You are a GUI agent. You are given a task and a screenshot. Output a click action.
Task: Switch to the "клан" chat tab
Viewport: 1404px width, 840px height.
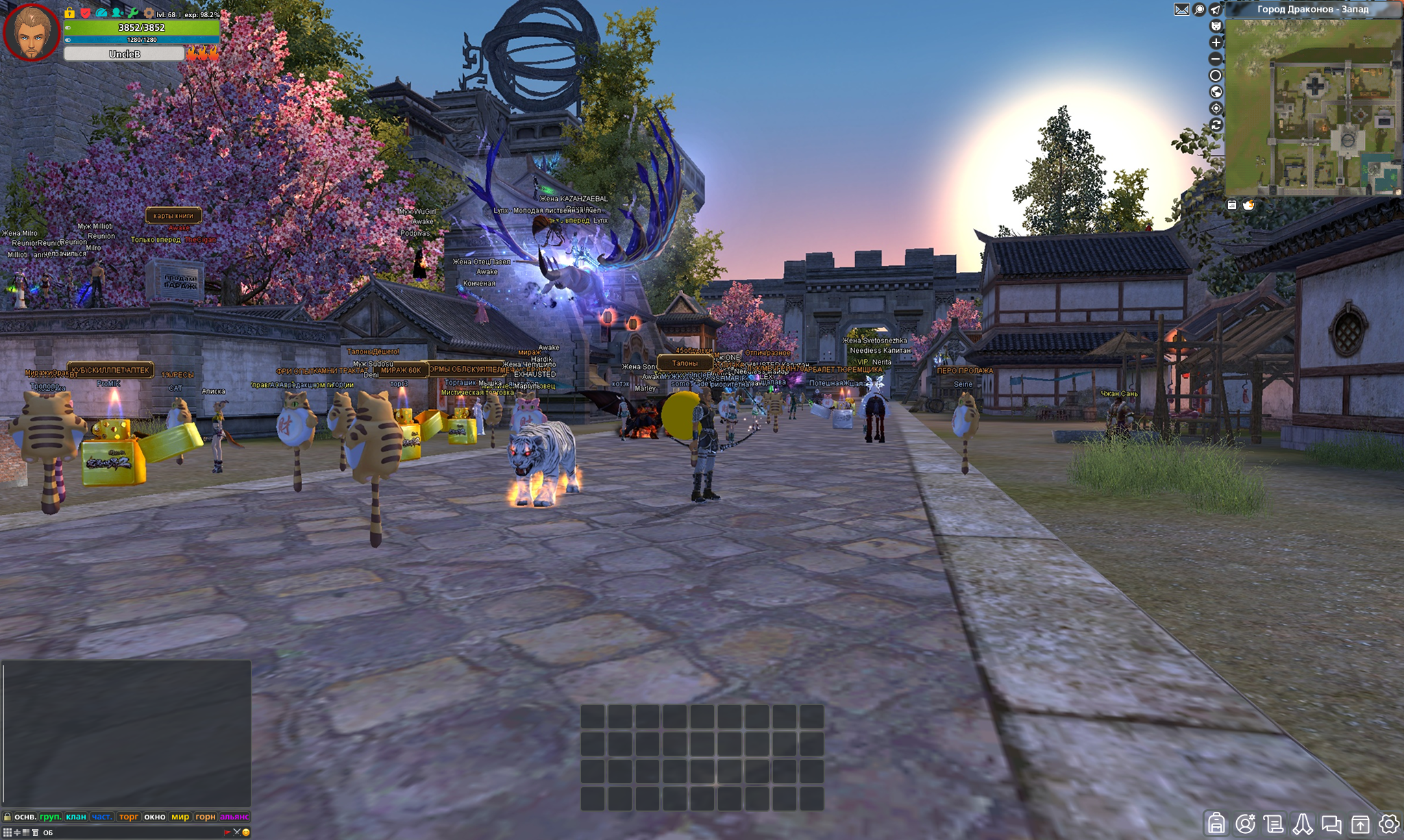coord(76,817)
